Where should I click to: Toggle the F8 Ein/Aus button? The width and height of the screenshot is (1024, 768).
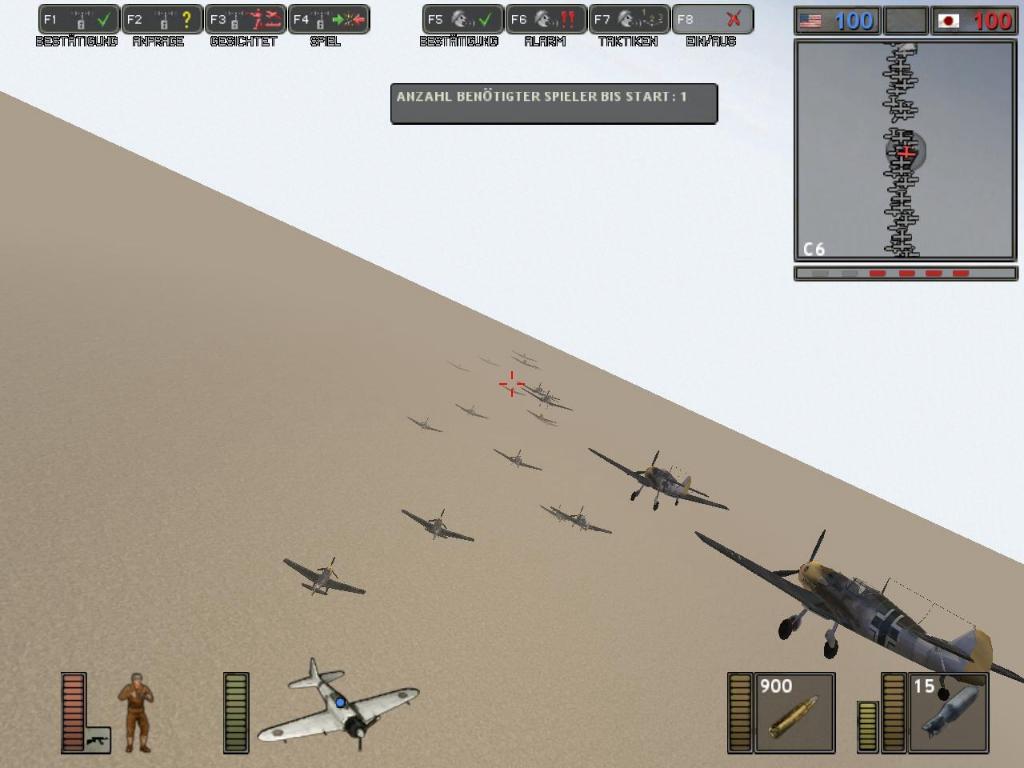pyautogui.click(x=712, y=19)
